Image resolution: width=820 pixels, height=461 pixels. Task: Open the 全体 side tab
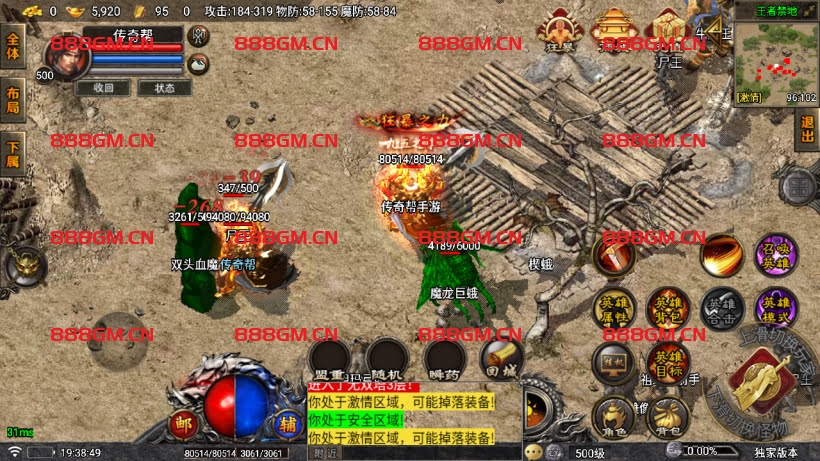click(13, 50)
